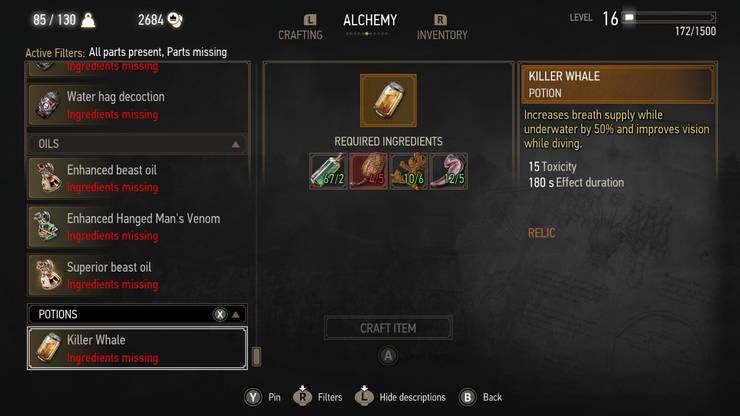
Task: Inspect the orange herb ingredient showing 10/6
Action: [408, 171]
